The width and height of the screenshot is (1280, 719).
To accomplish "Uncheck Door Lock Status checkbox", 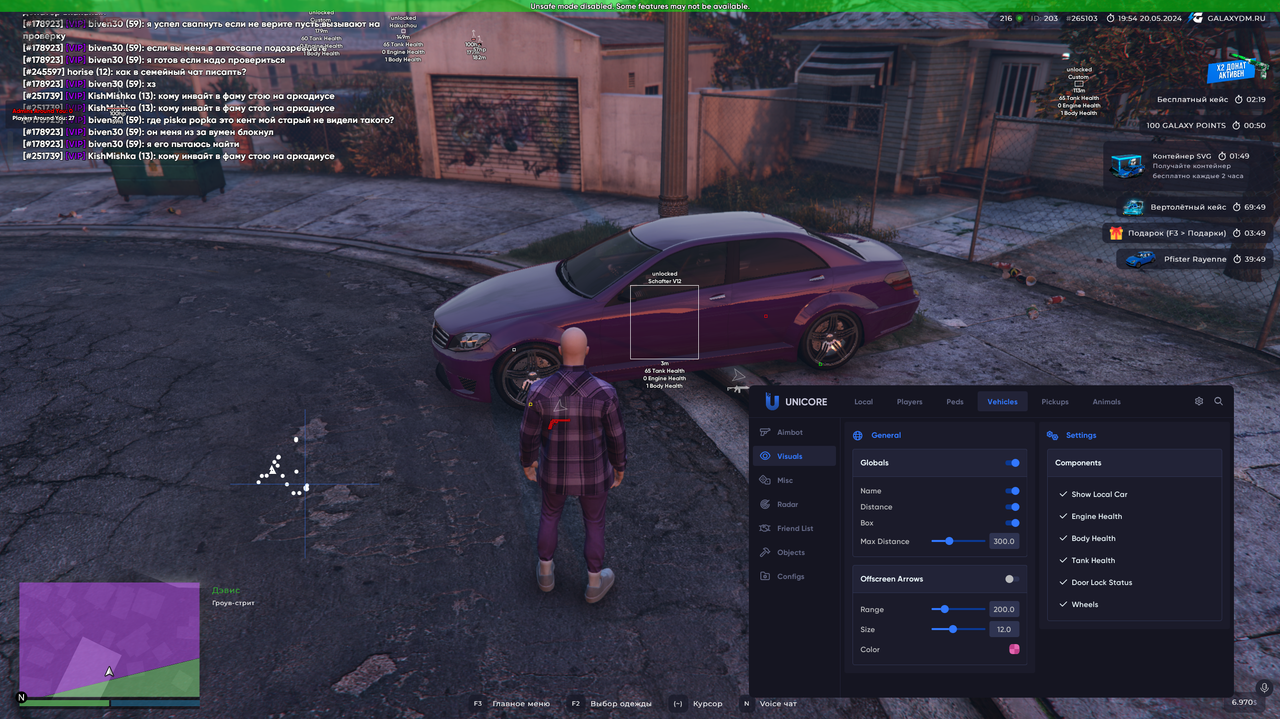I will (x=1064, y=583).
